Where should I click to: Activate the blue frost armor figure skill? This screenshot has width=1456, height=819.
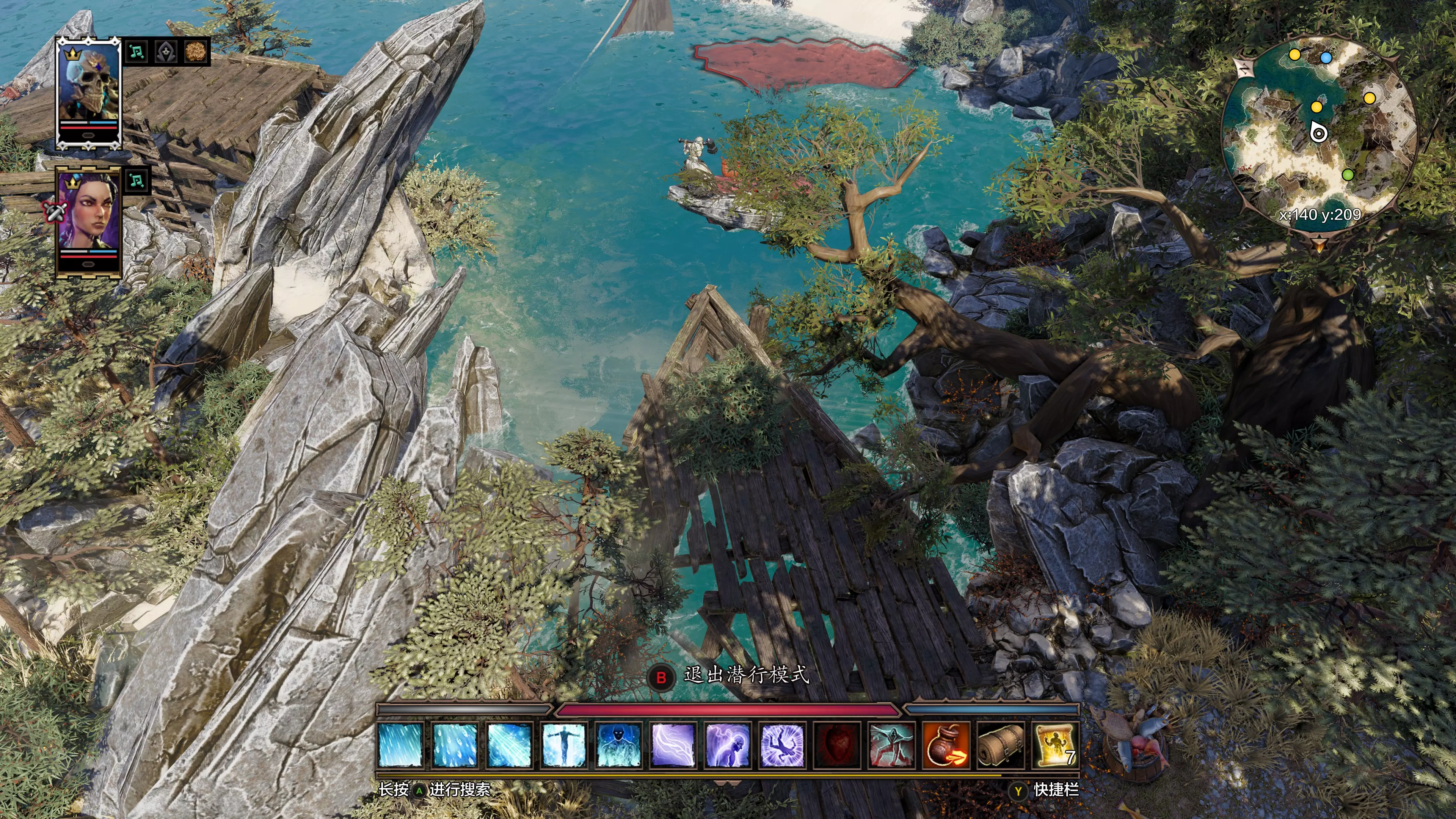[x=618, y=745]
